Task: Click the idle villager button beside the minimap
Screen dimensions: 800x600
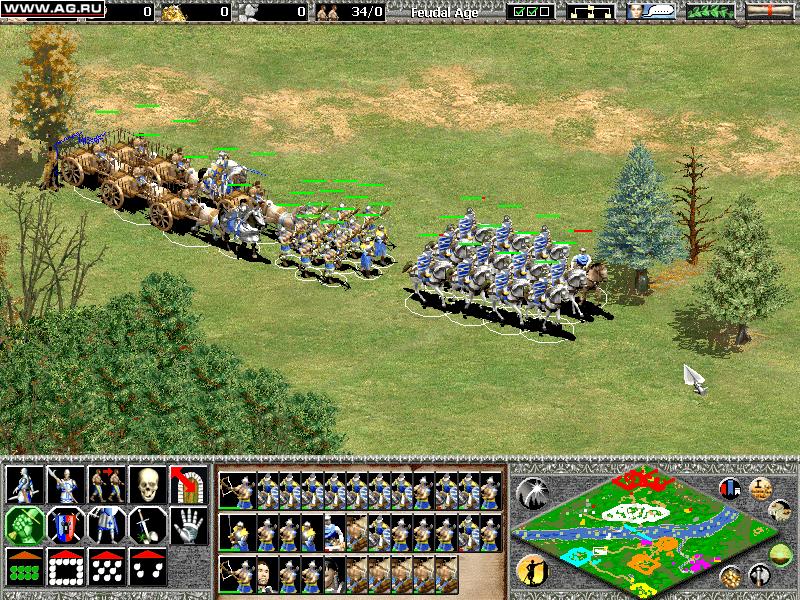Action: coord(531,569)
